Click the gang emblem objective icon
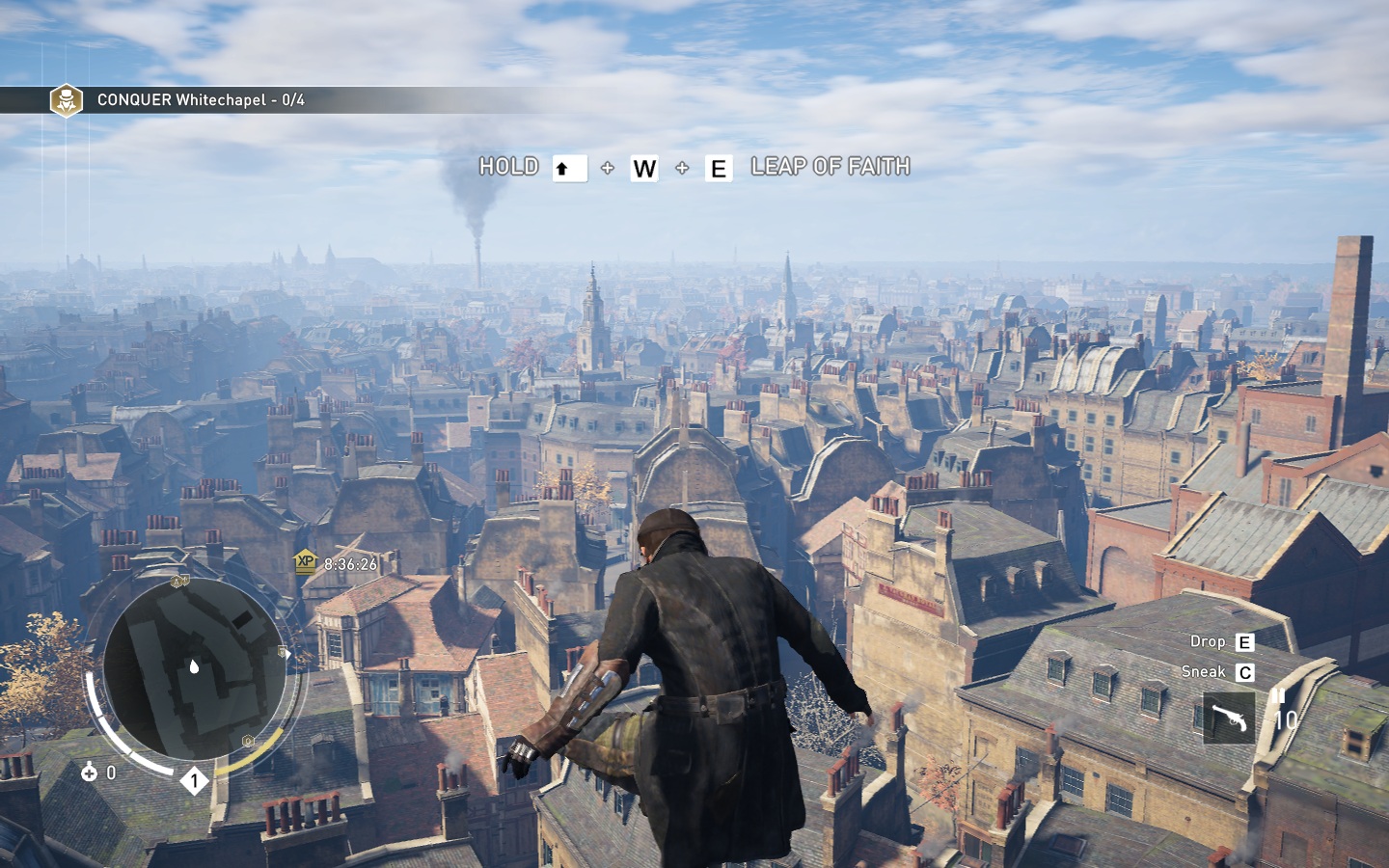 click(67, 100)
